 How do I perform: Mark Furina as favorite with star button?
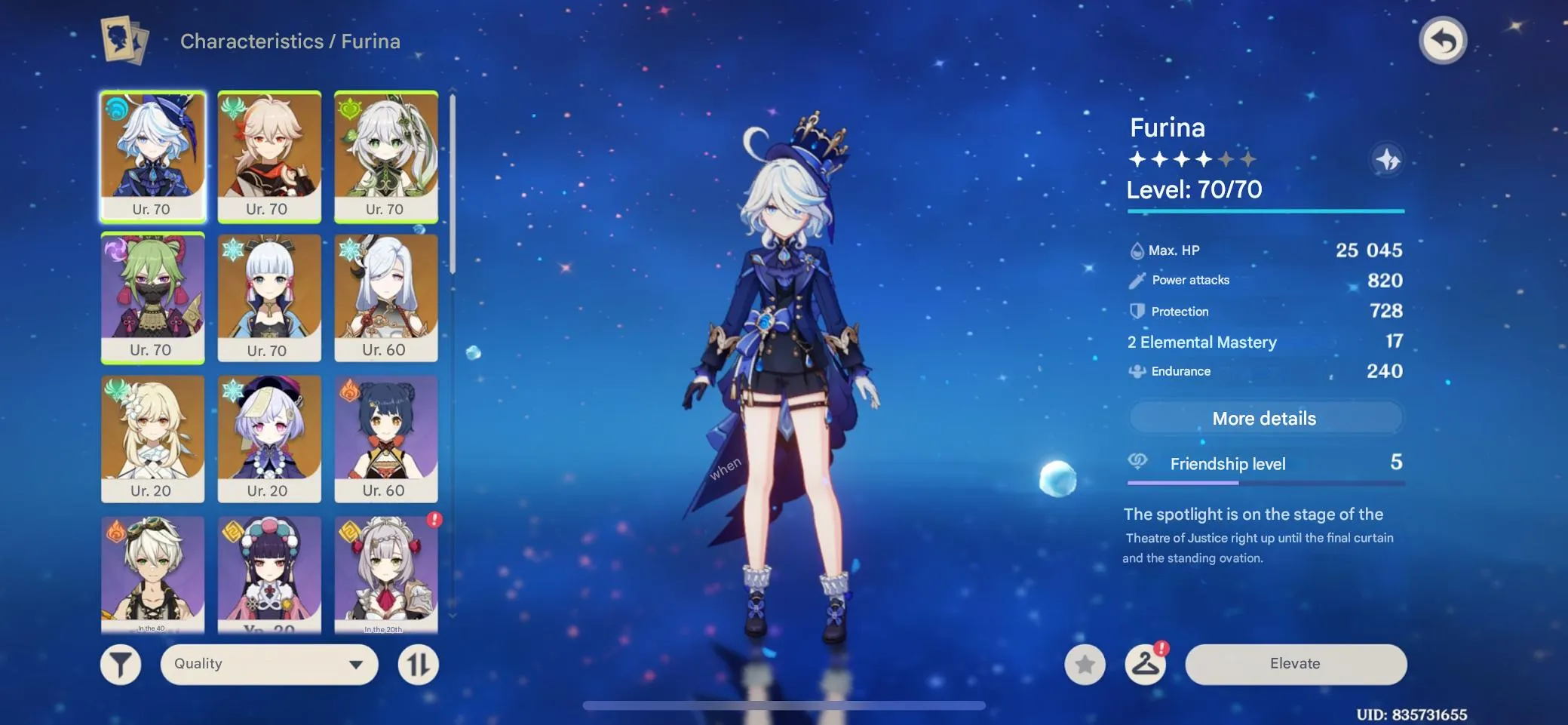click(x=1086, y=664)
